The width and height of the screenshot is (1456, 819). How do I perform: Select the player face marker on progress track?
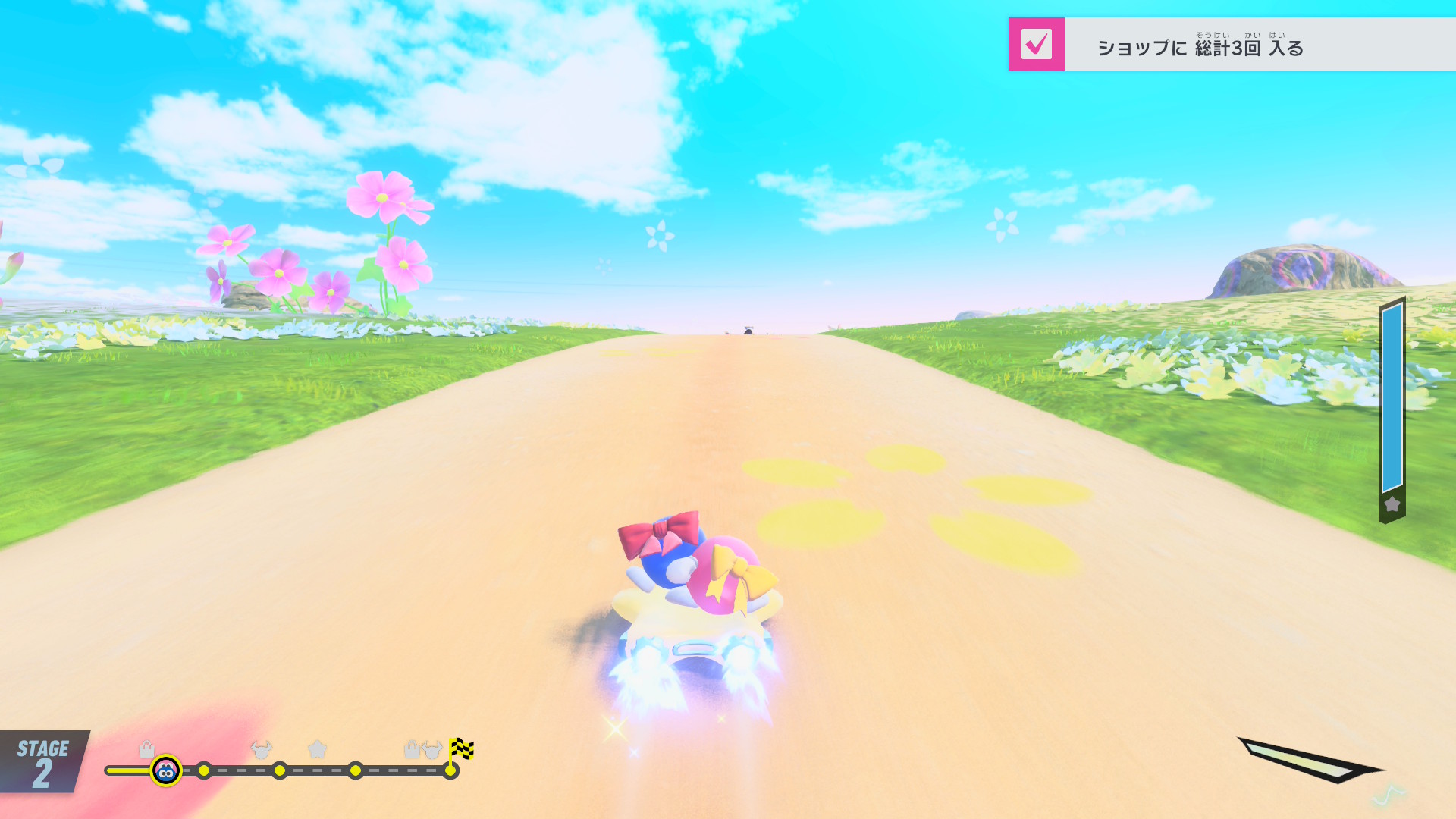coord(166,771)
